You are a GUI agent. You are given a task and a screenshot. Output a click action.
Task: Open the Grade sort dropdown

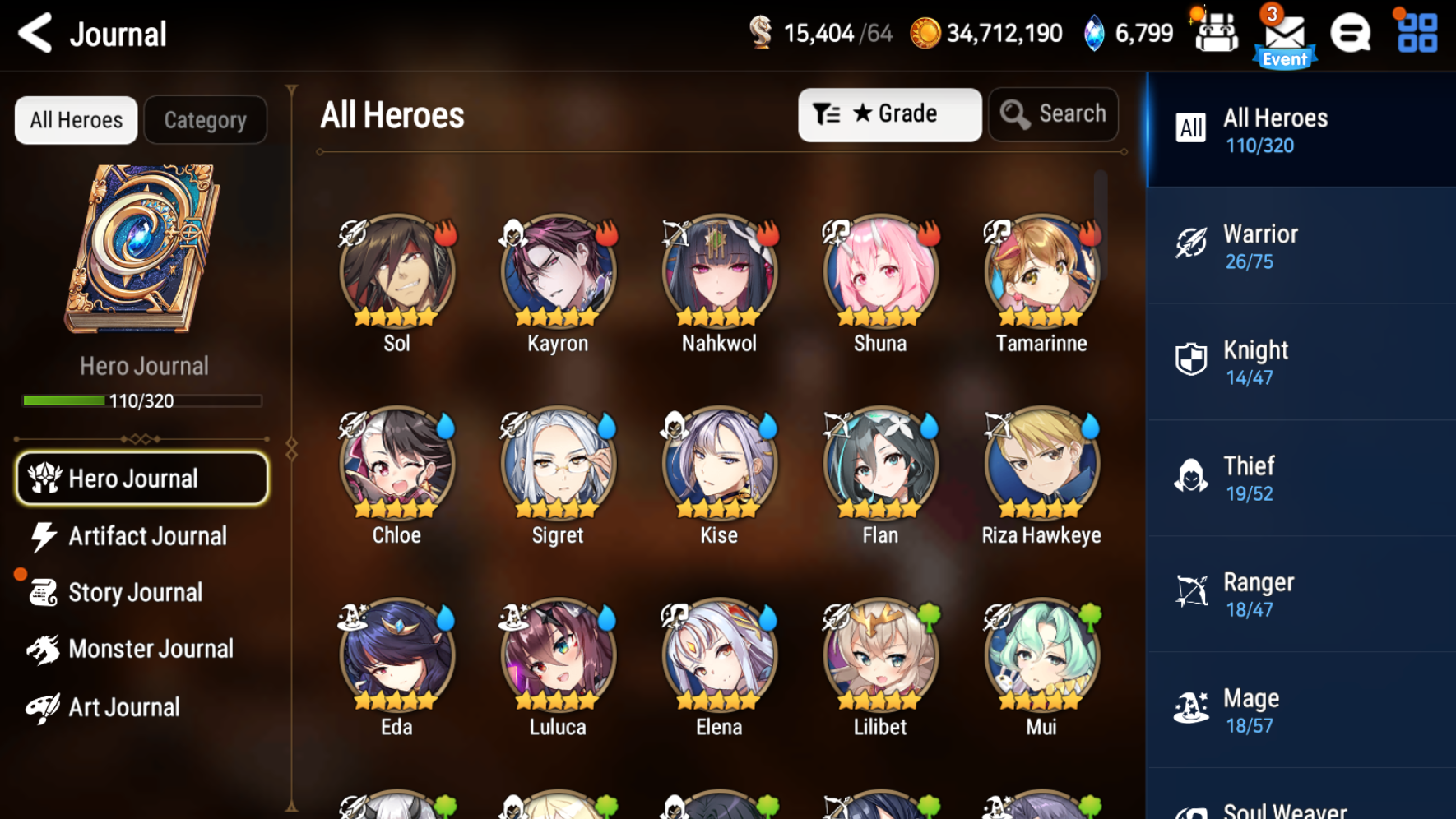pos(889,114)
